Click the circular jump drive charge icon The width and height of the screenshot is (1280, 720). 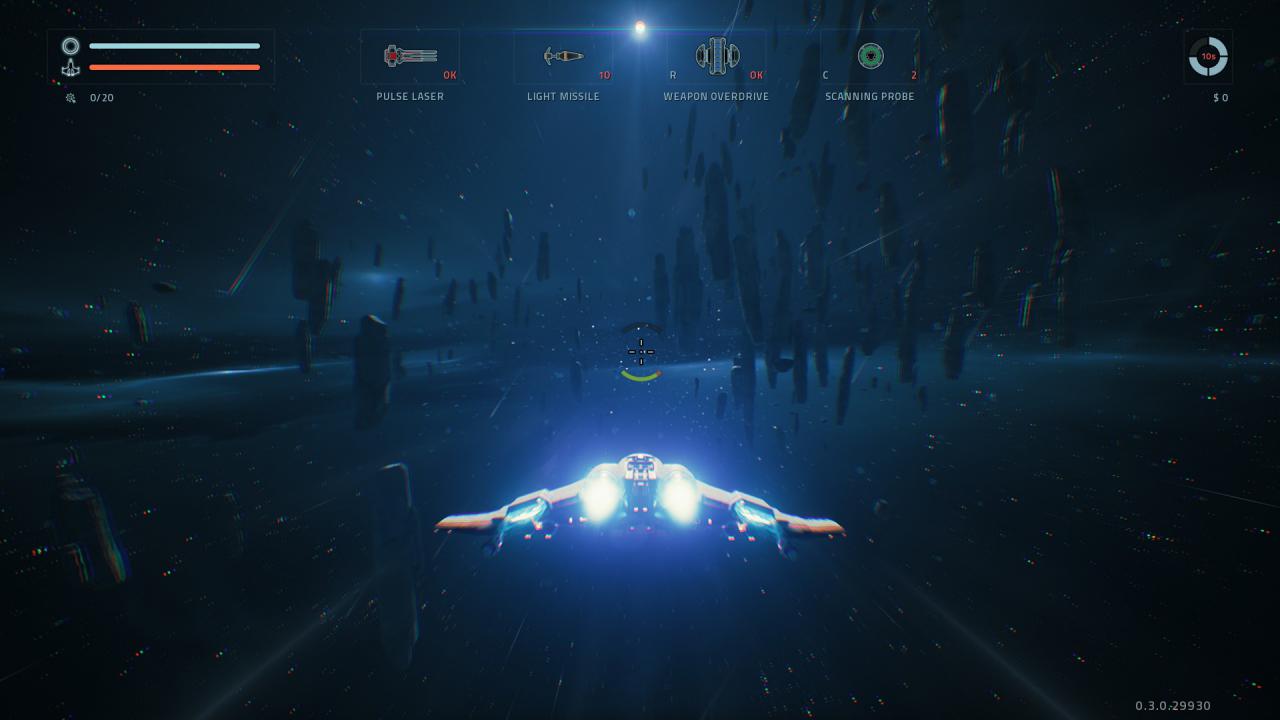point(1208,57)
